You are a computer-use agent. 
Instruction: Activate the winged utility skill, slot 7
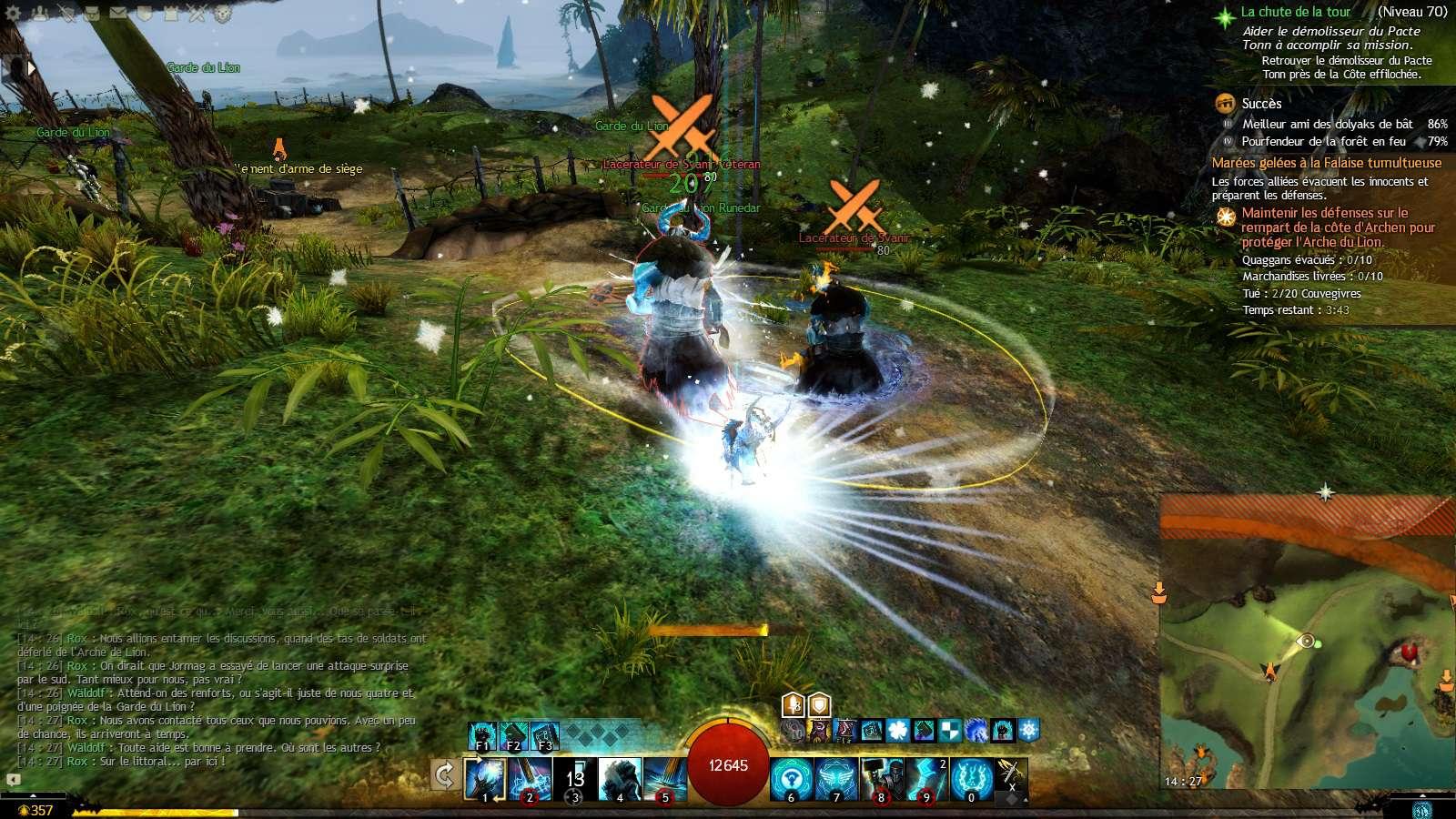(x=836, y=779)
